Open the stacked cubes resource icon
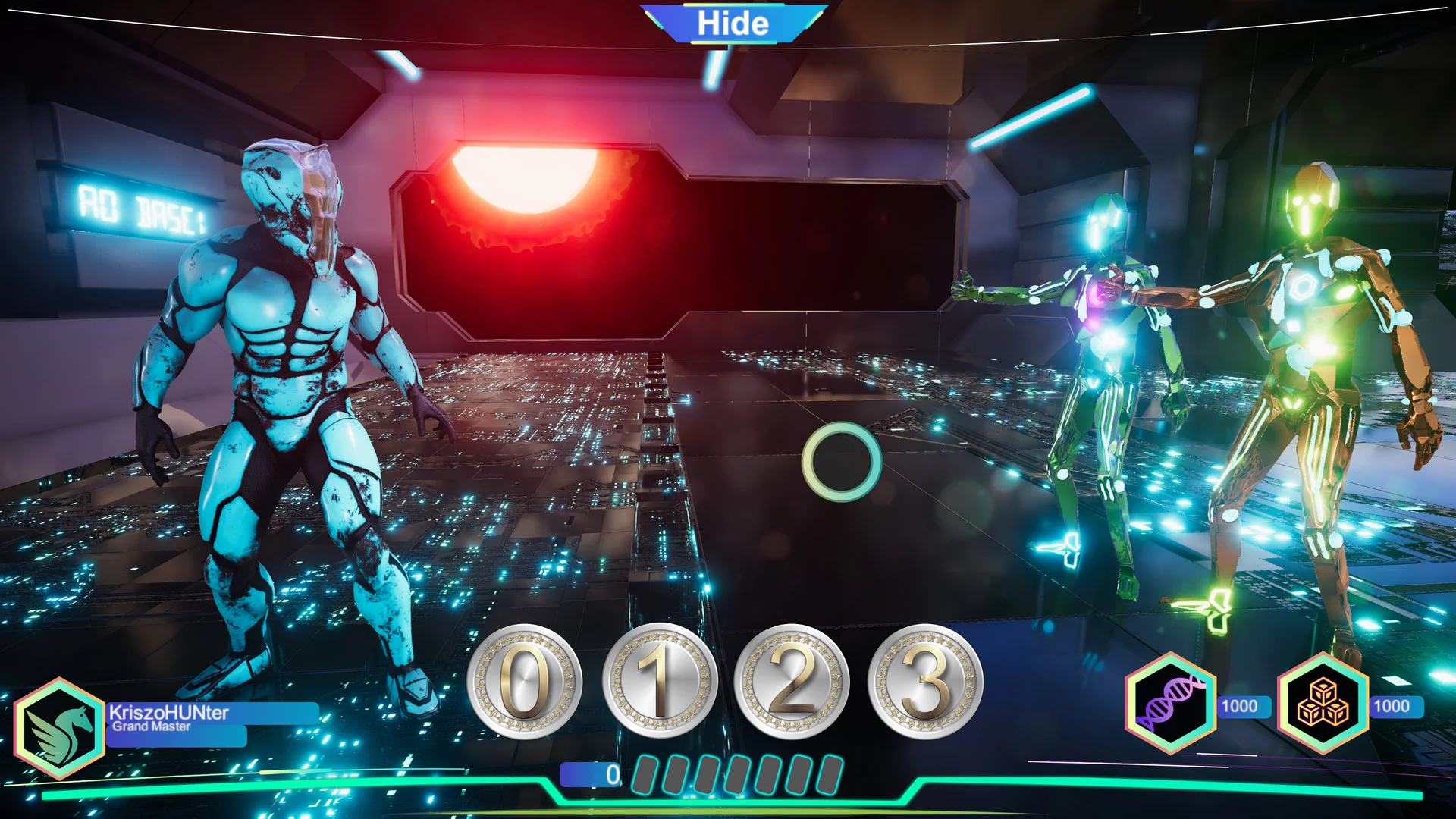The width and height of the screenshot is (1456, 819). 1323,704
